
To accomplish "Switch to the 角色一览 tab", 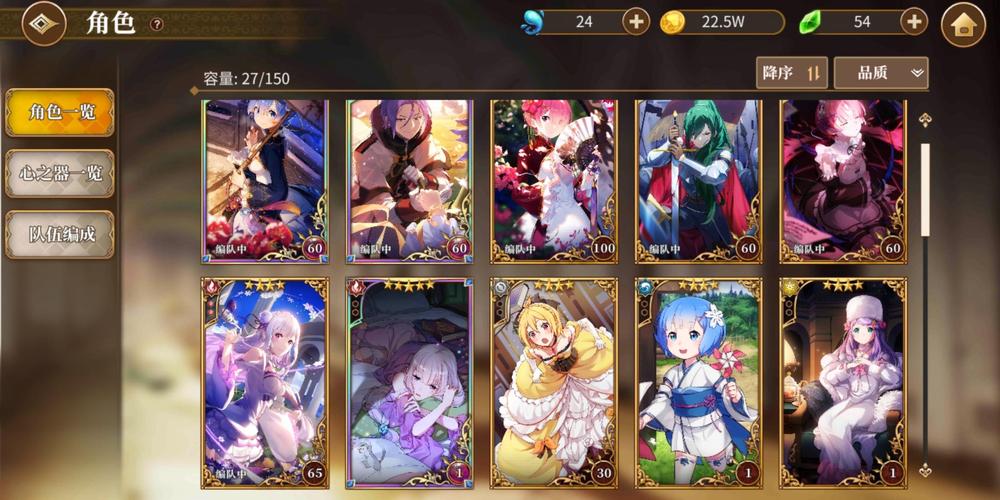I will click(60, 112).
